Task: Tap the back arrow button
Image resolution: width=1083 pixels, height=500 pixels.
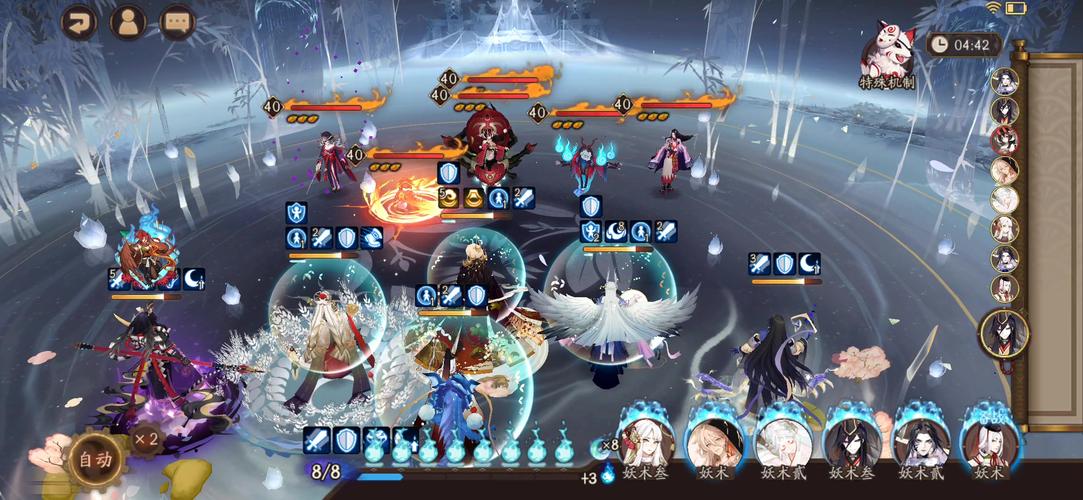Action: click(x=79, y=21)
